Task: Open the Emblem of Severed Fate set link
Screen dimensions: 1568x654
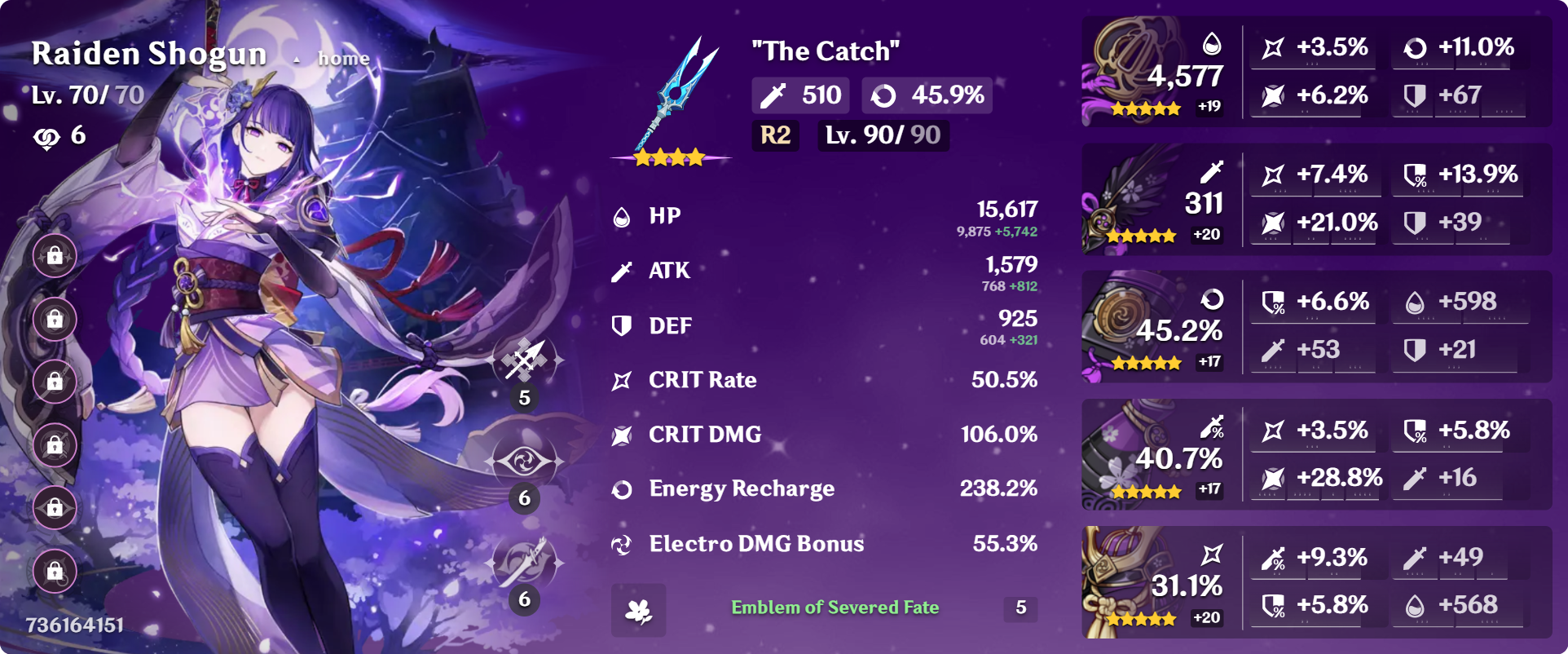Action: pyautogui.click(x=833, y=608)
